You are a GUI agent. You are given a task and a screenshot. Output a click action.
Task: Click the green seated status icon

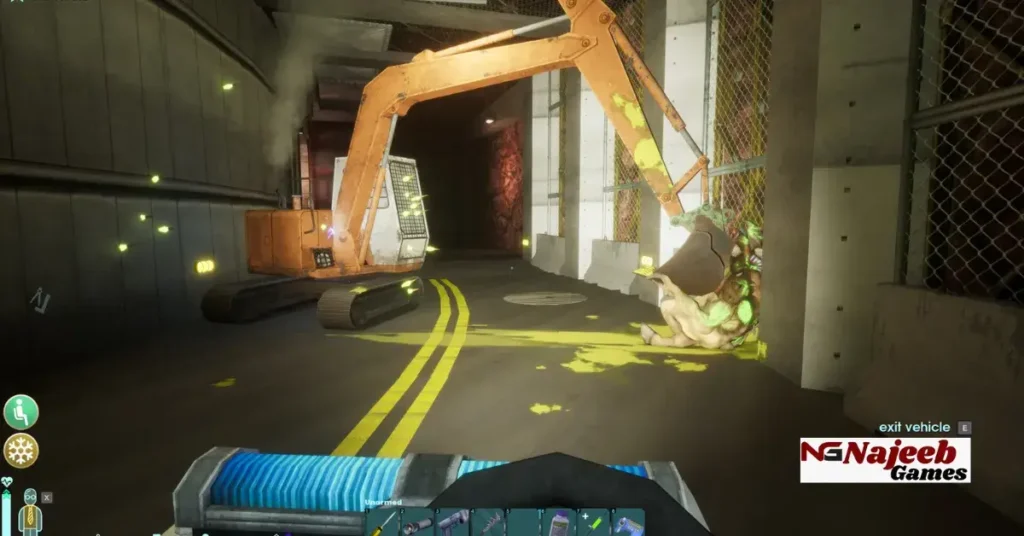(20, 411)
